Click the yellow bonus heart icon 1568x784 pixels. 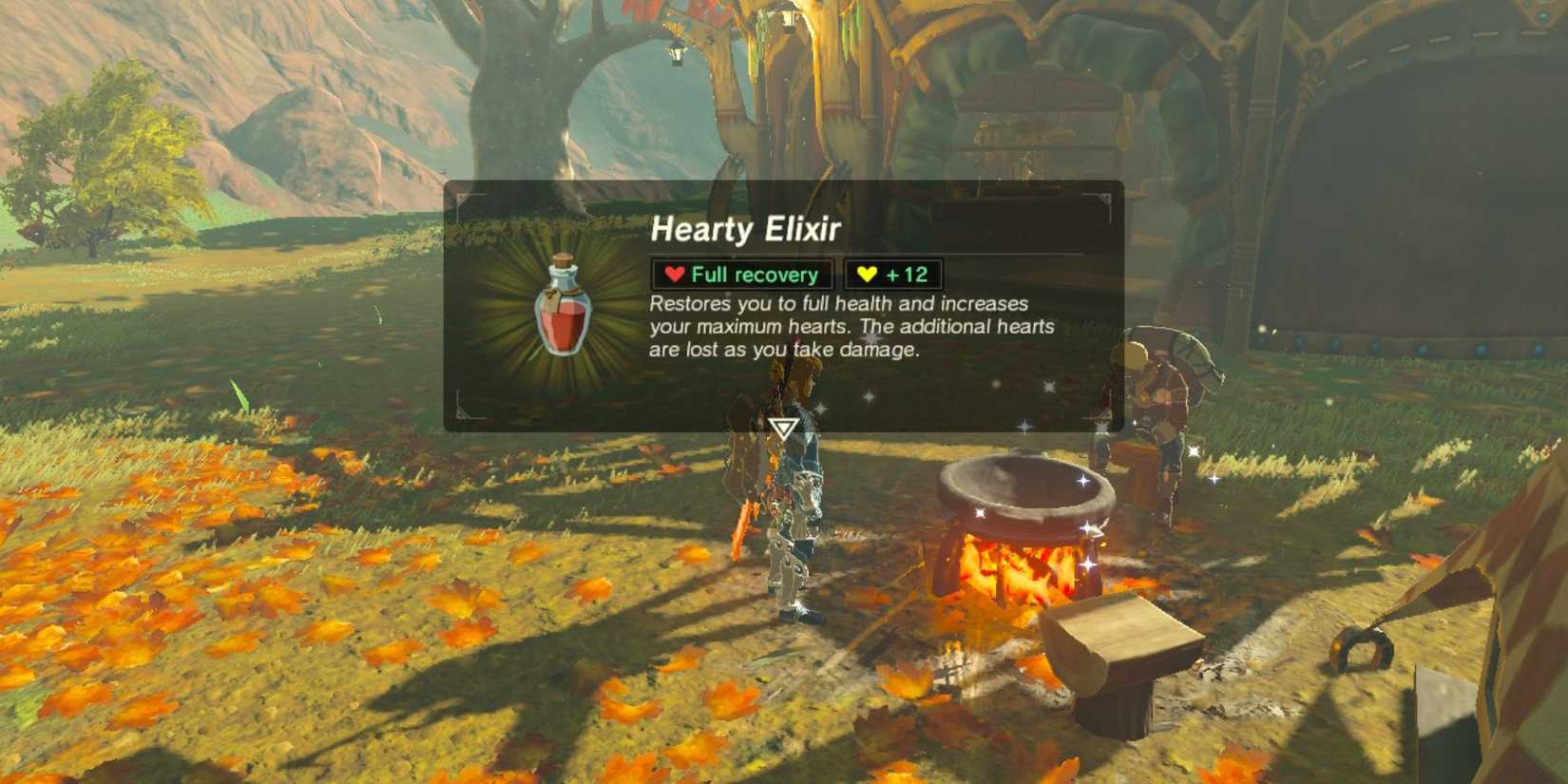point(866,274)
